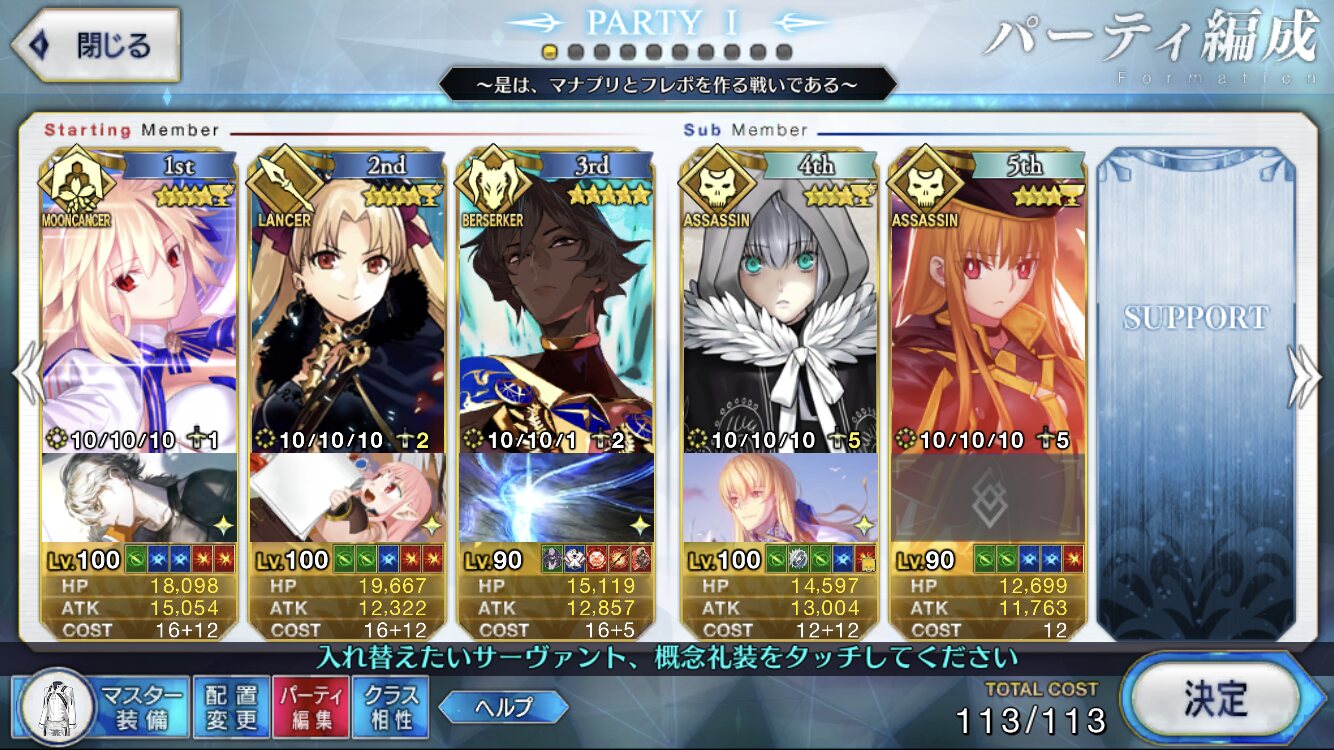Change the 4th member's blonde craft essence
The height and width of the screenshot is (750, 1334).
pyautogui.click(x=780, y=498)
